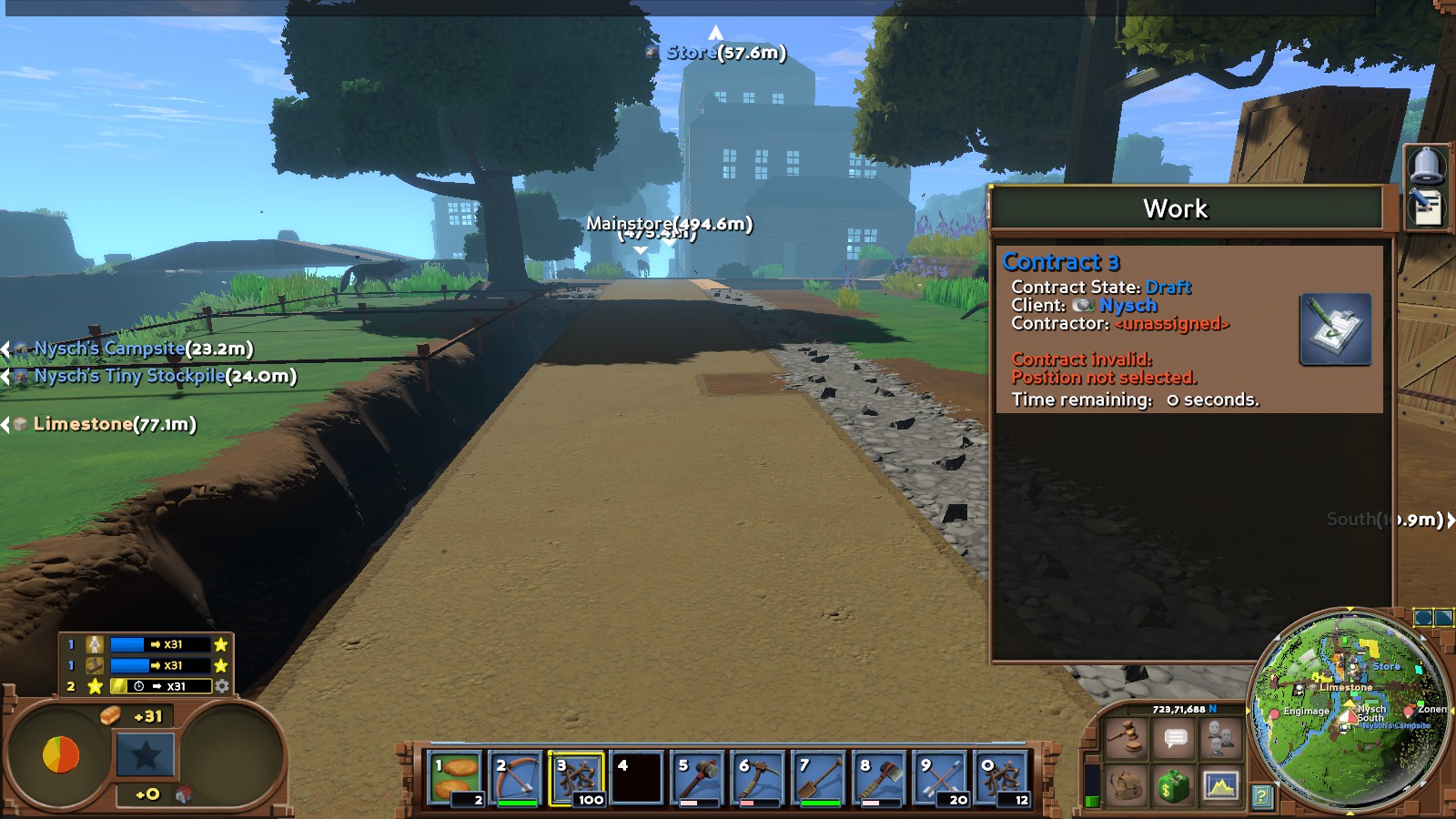Viewport: 1456px width, 819px height.
Task: Equip the shovel in hotbar slot 7
Action: pos(819,779)
